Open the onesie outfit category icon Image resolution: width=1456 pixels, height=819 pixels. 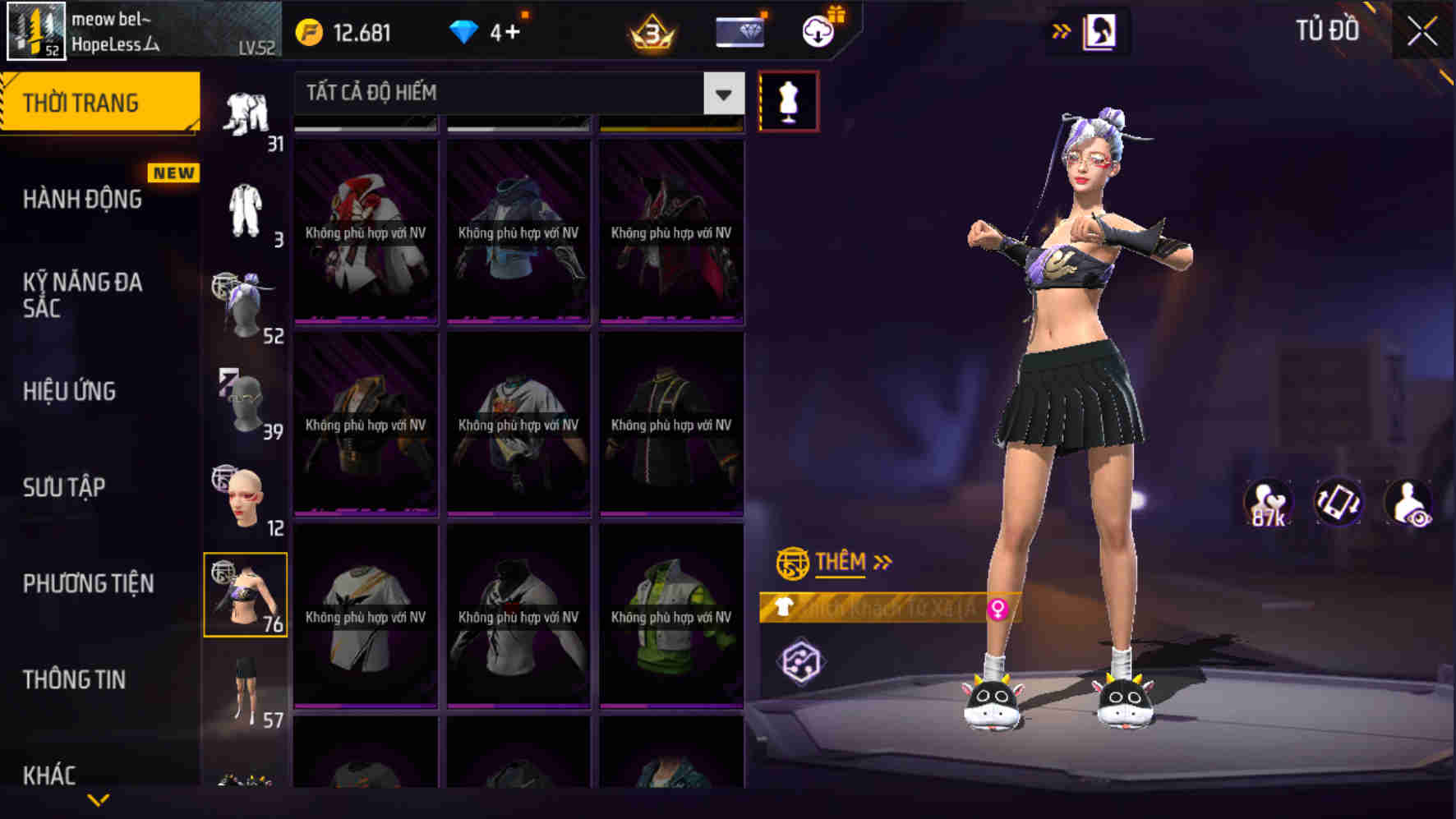pos(246,205)
